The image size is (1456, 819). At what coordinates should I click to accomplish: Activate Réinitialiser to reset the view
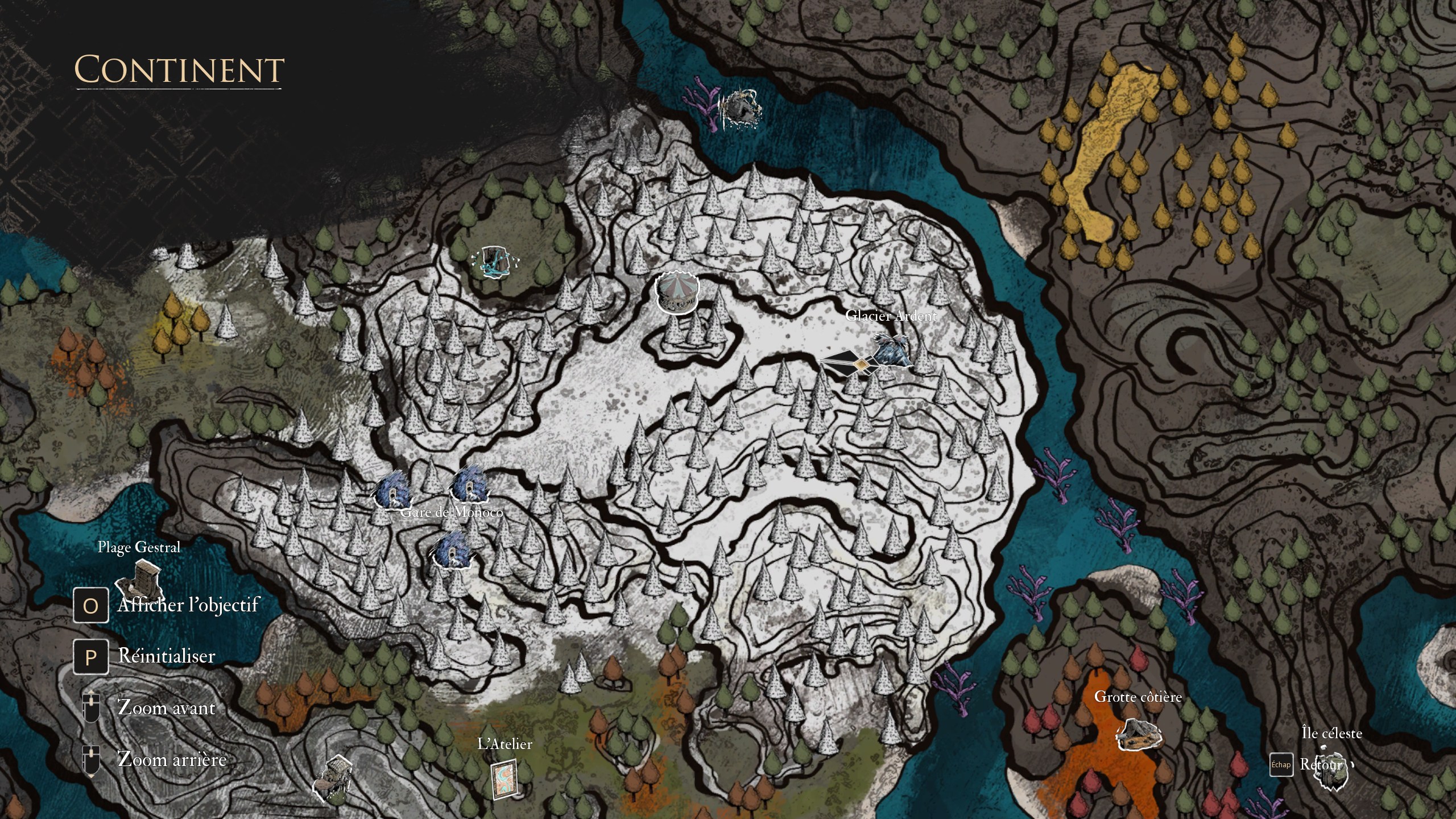tap(166, 657)
